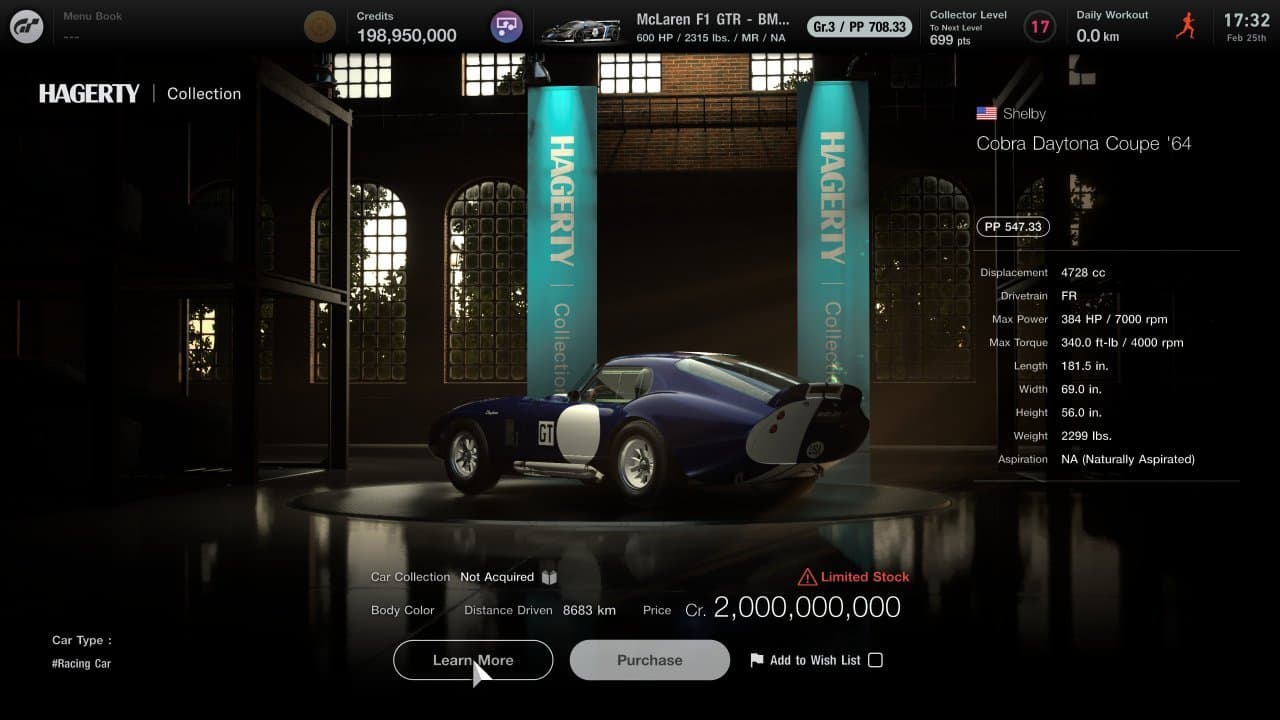
Task: Open the Gran Turismo logo menu
Action: (x=27, y=26)
